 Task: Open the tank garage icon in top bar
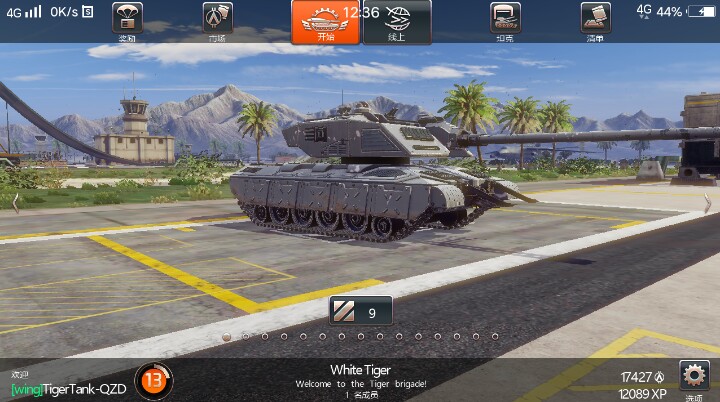point(505,20)
